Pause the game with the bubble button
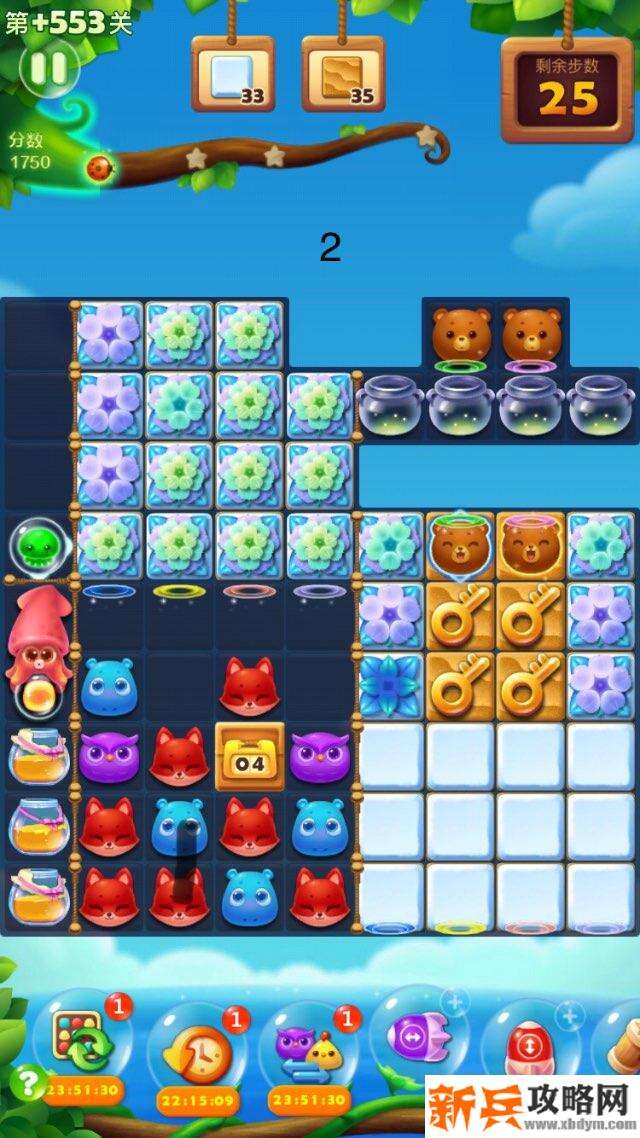The height and width of the screenshot is (1138, 640). [48, 68]
